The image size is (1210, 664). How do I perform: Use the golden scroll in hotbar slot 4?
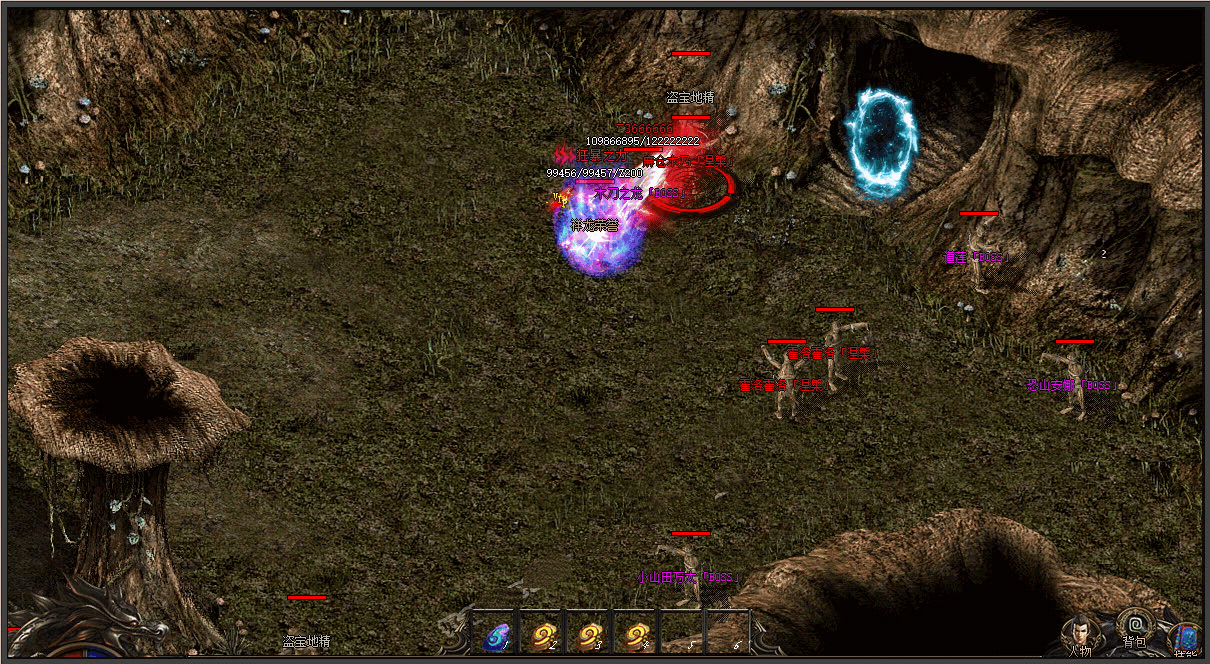pos(638,635)
